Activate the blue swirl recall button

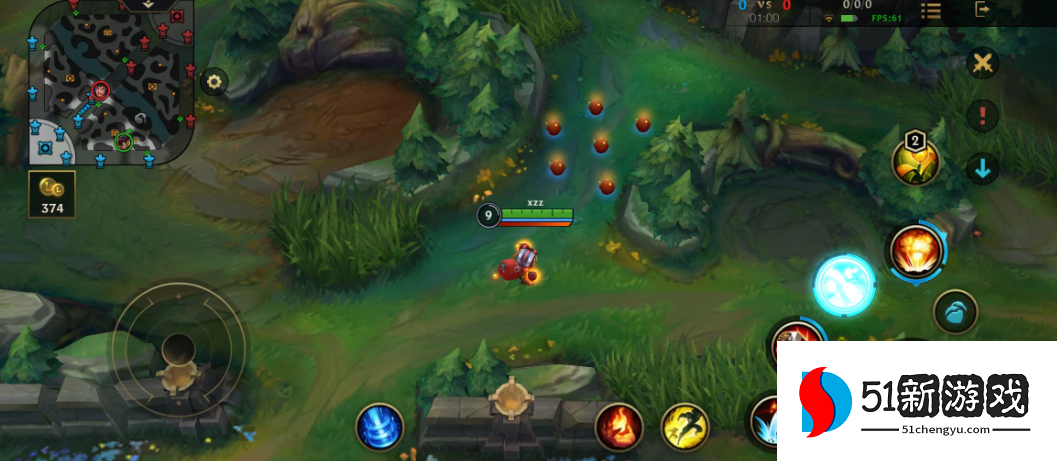coord(380,427)
